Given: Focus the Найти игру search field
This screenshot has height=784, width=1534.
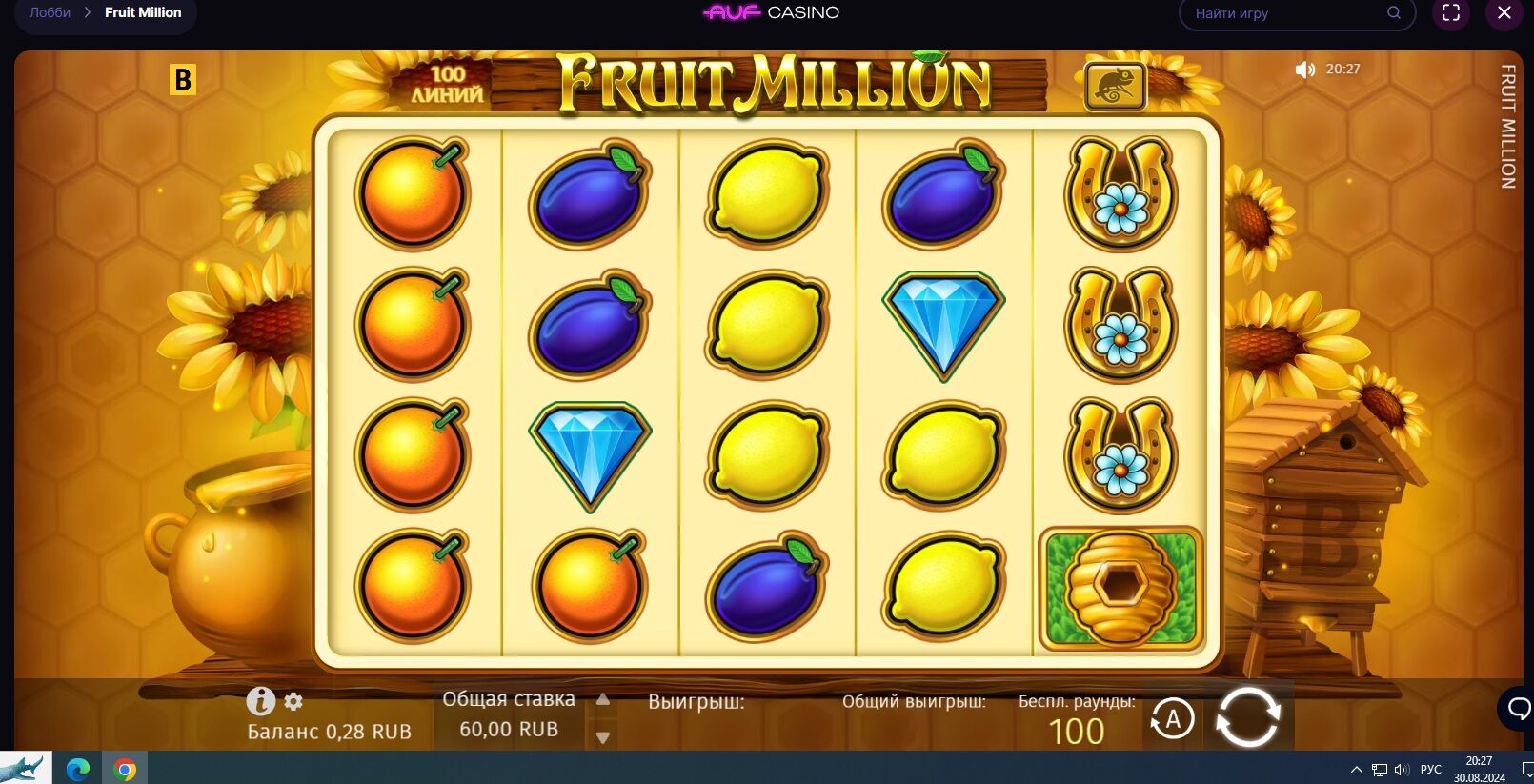Looking at the screenshot, I should pos(1286,13).
